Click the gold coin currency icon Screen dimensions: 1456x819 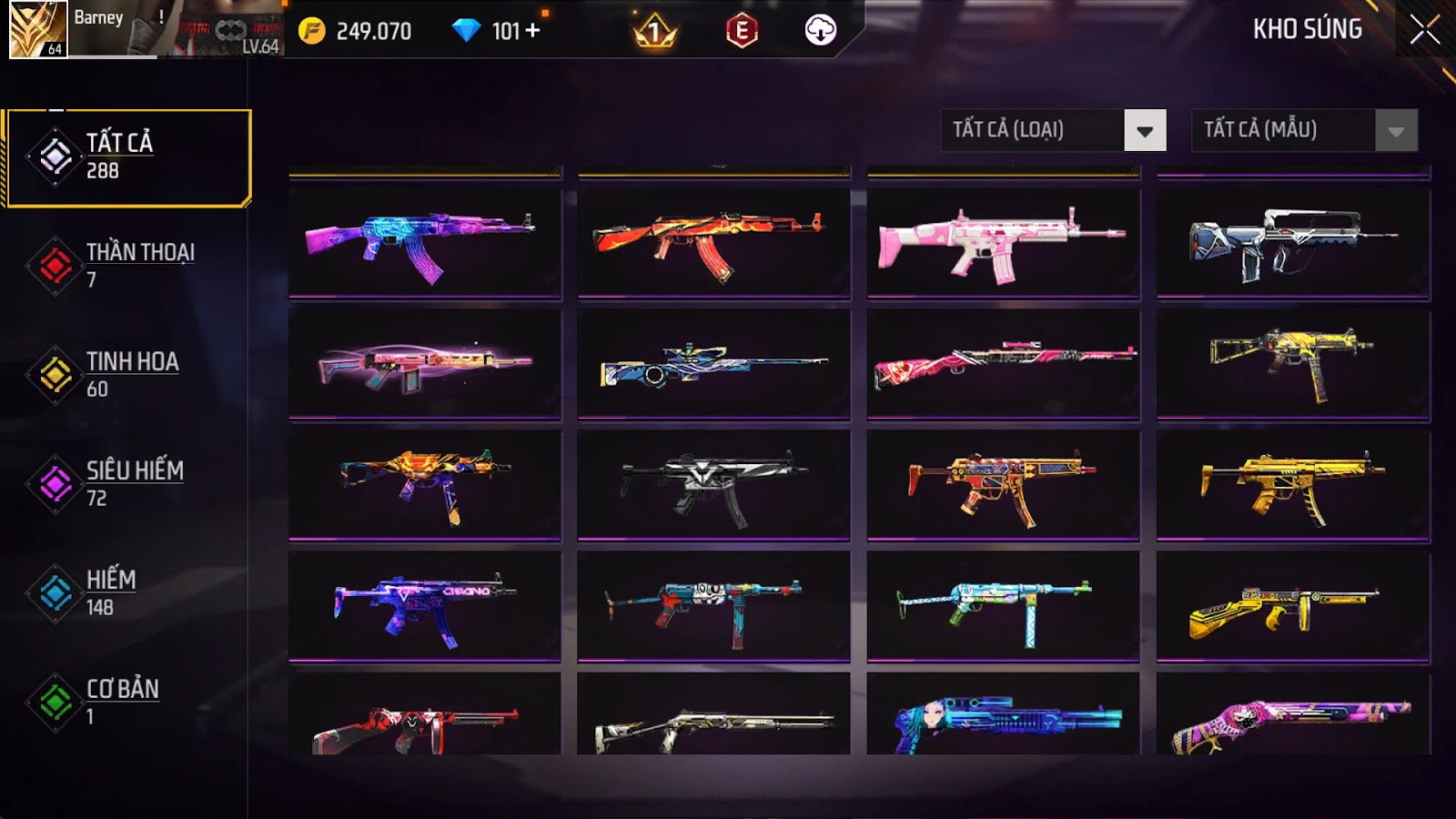[x=311, y=31]
